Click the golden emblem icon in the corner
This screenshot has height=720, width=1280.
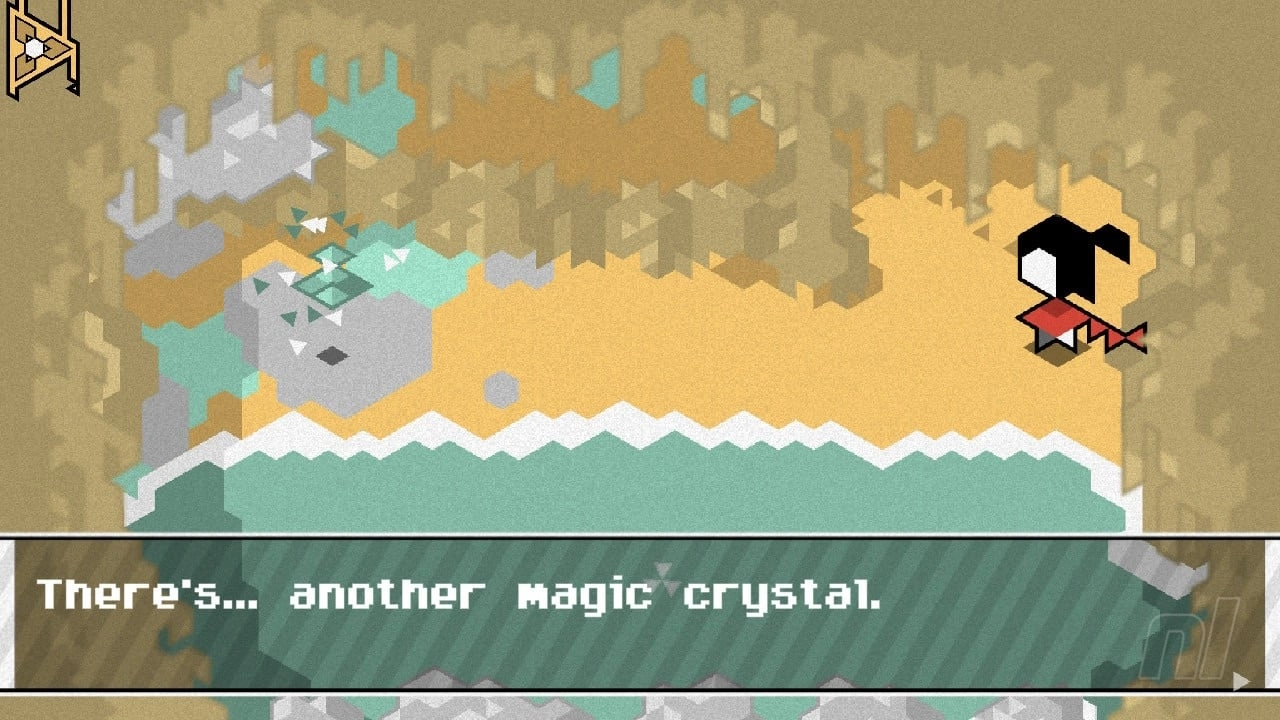(x=42, y=47)
